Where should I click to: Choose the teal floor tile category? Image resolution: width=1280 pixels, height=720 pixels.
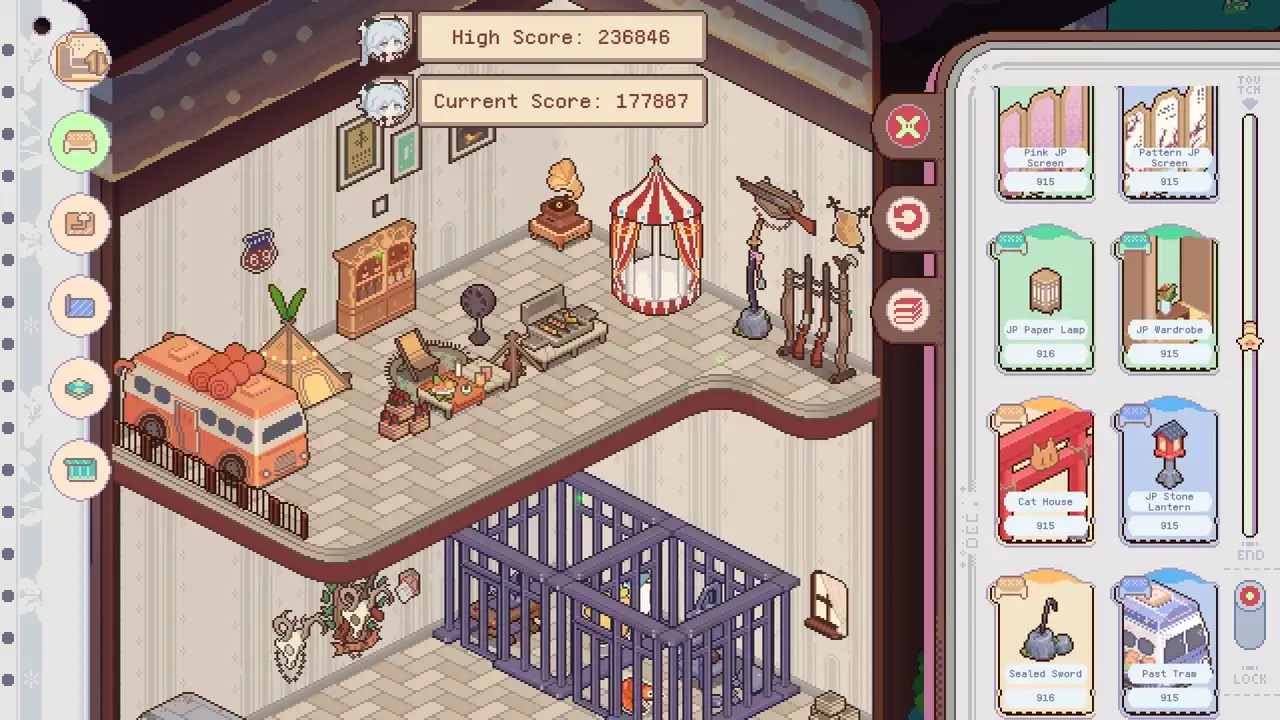(x=81, y=388)
